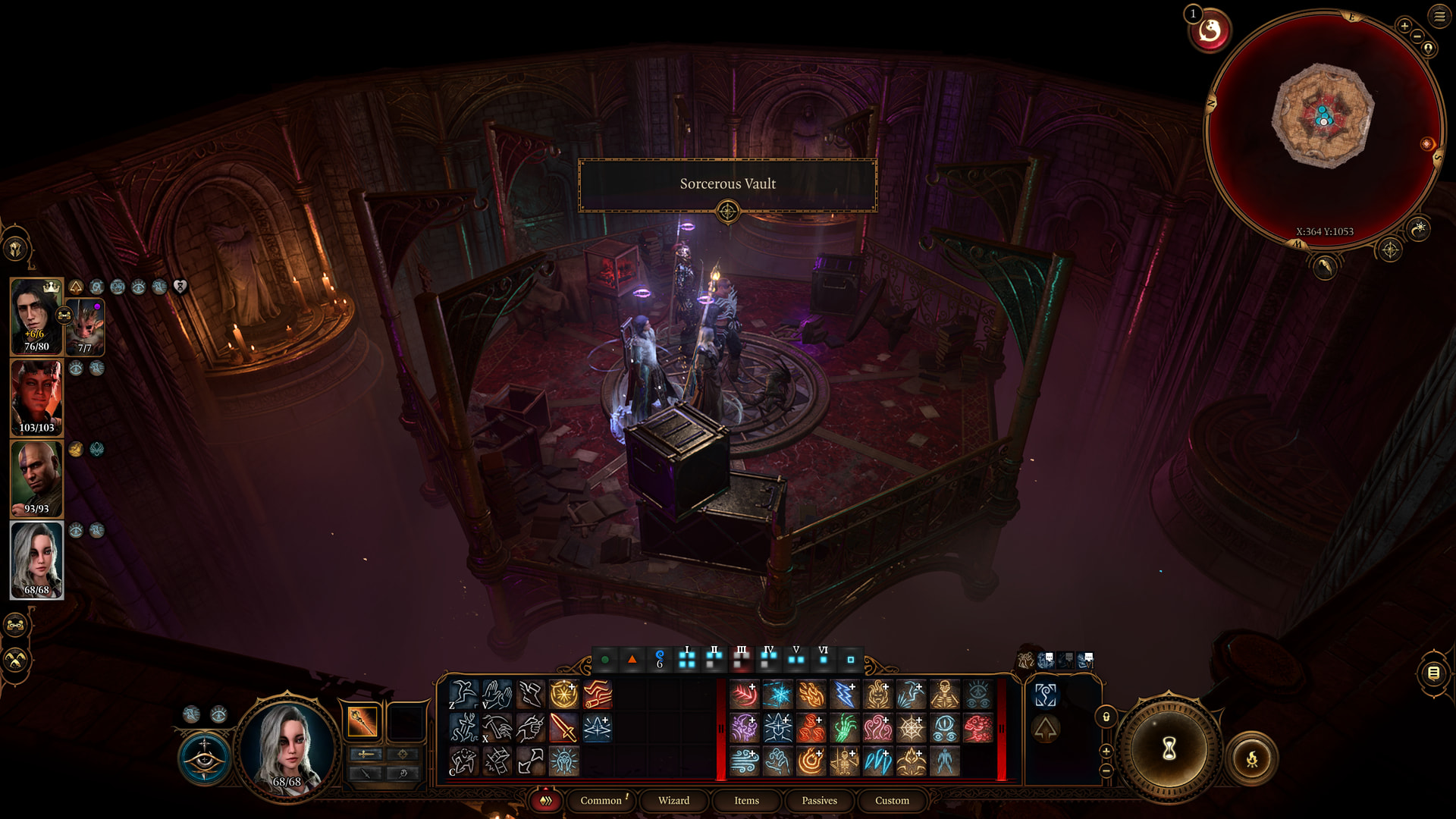Viewport: 1456px width, 819px height.
Task: Open the hamburger game menu
Action: coord(1439,16)
